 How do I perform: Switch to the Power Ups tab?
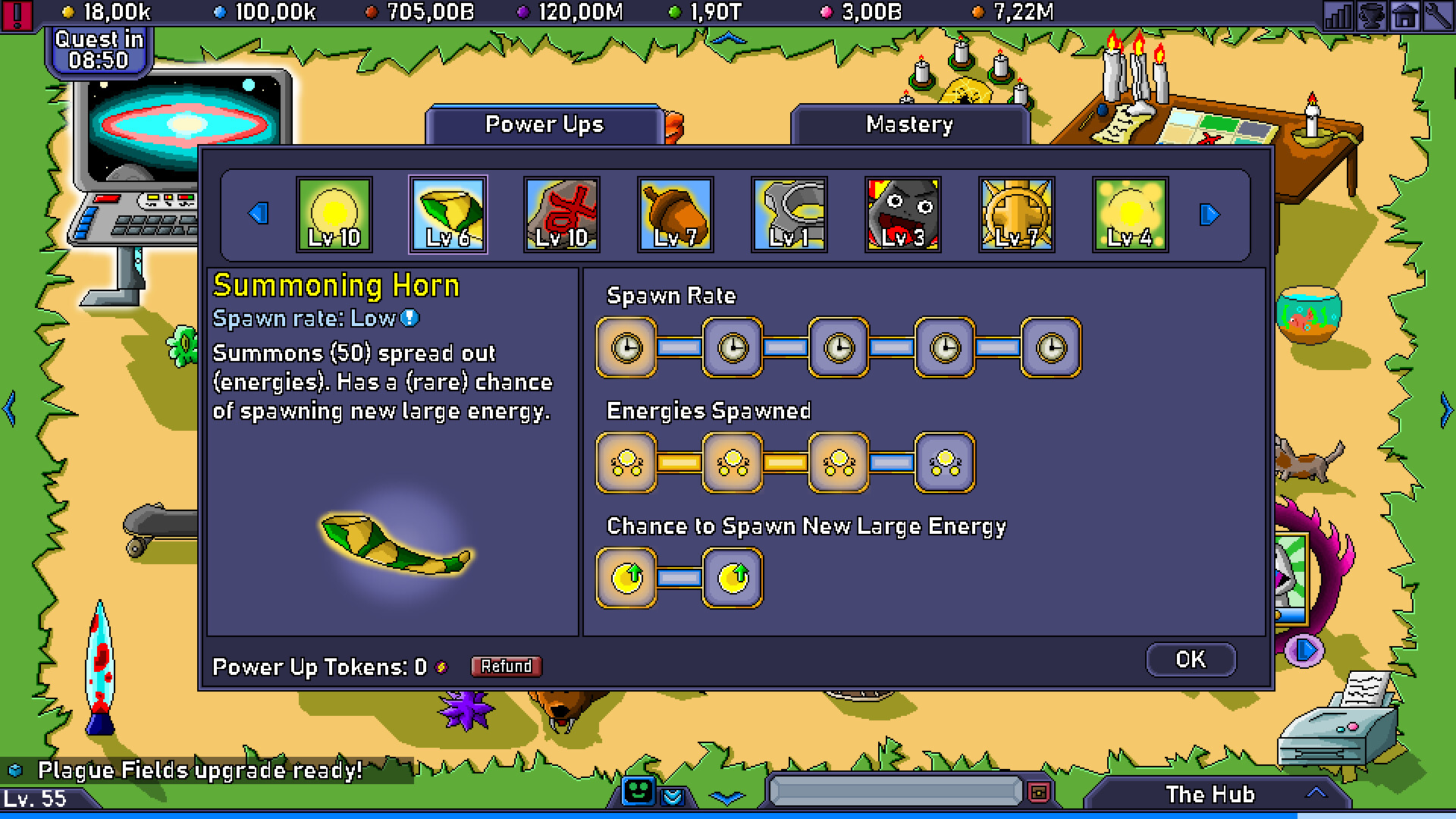(x=544, y=125)
